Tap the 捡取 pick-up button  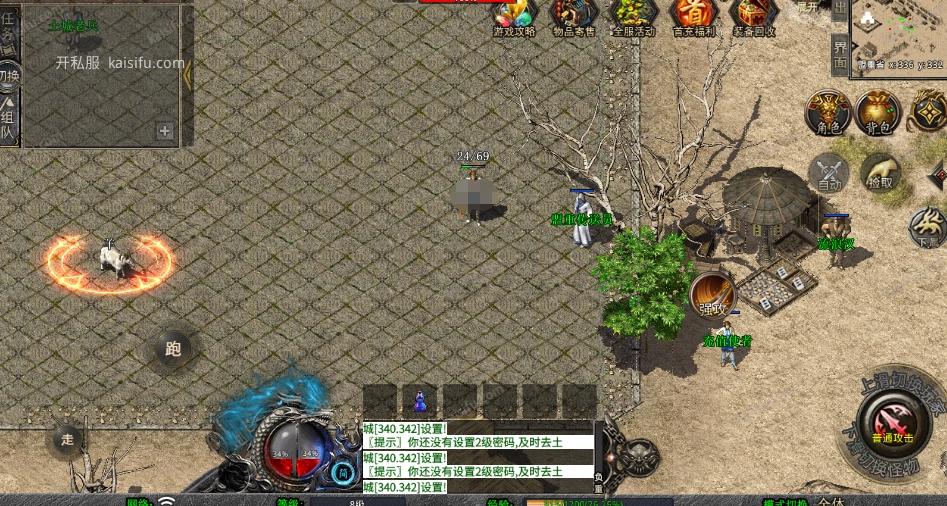pos(880,173)
